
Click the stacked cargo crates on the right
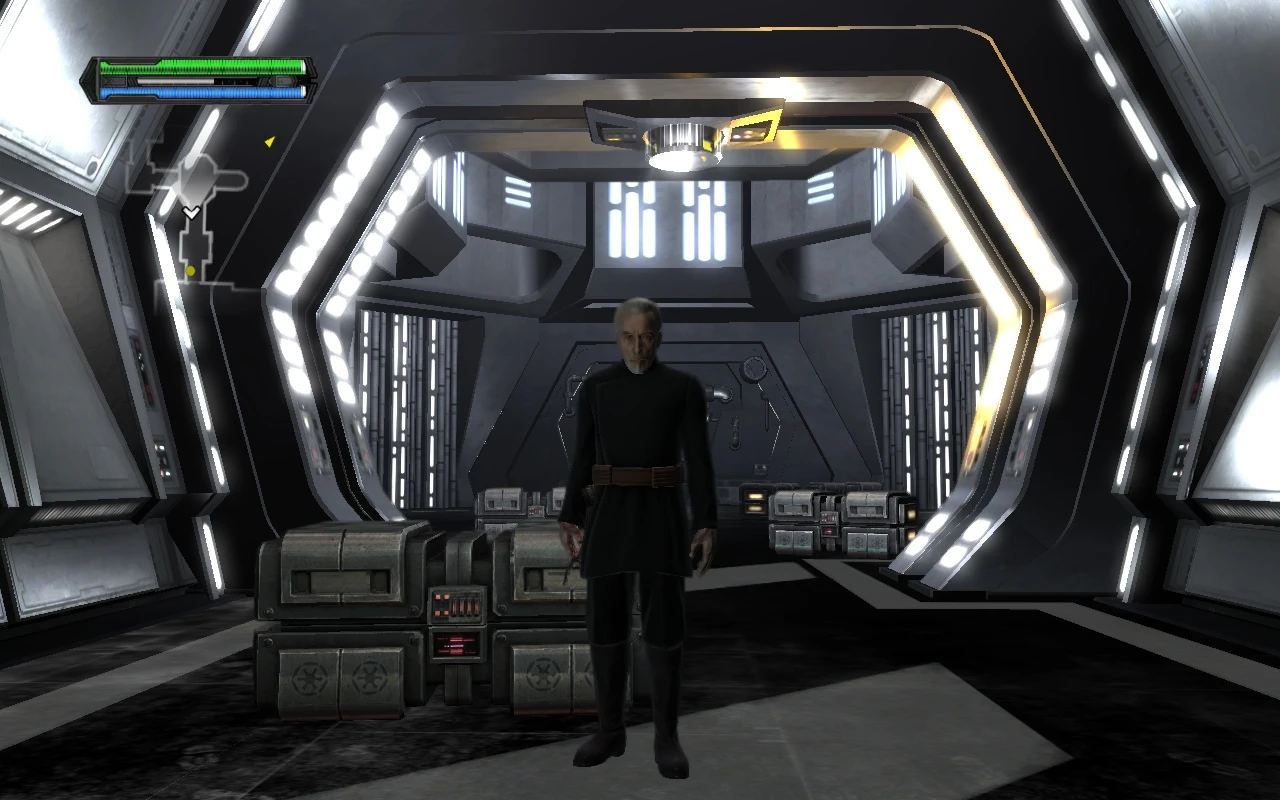pyautogui.click(x=830, y=520)
